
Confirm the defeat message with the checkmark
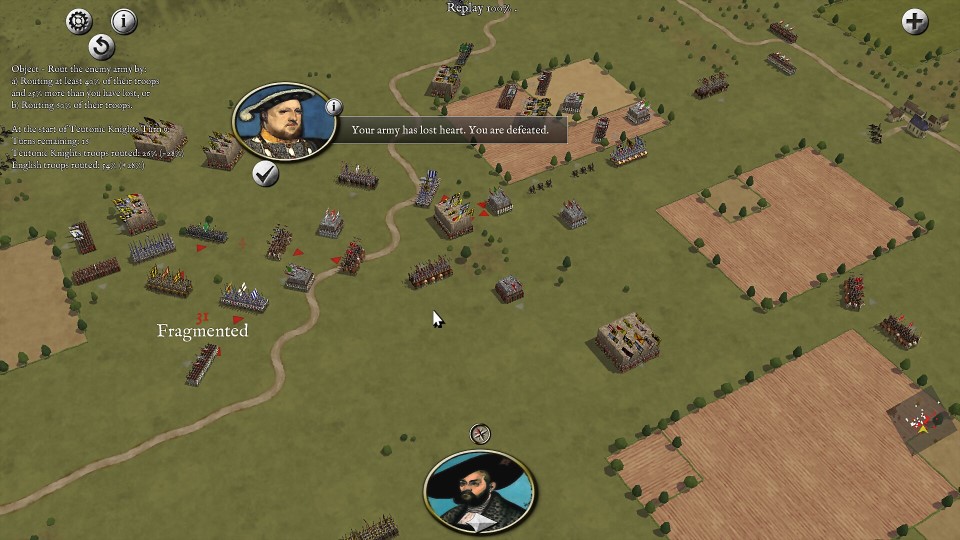click(265, 173)
